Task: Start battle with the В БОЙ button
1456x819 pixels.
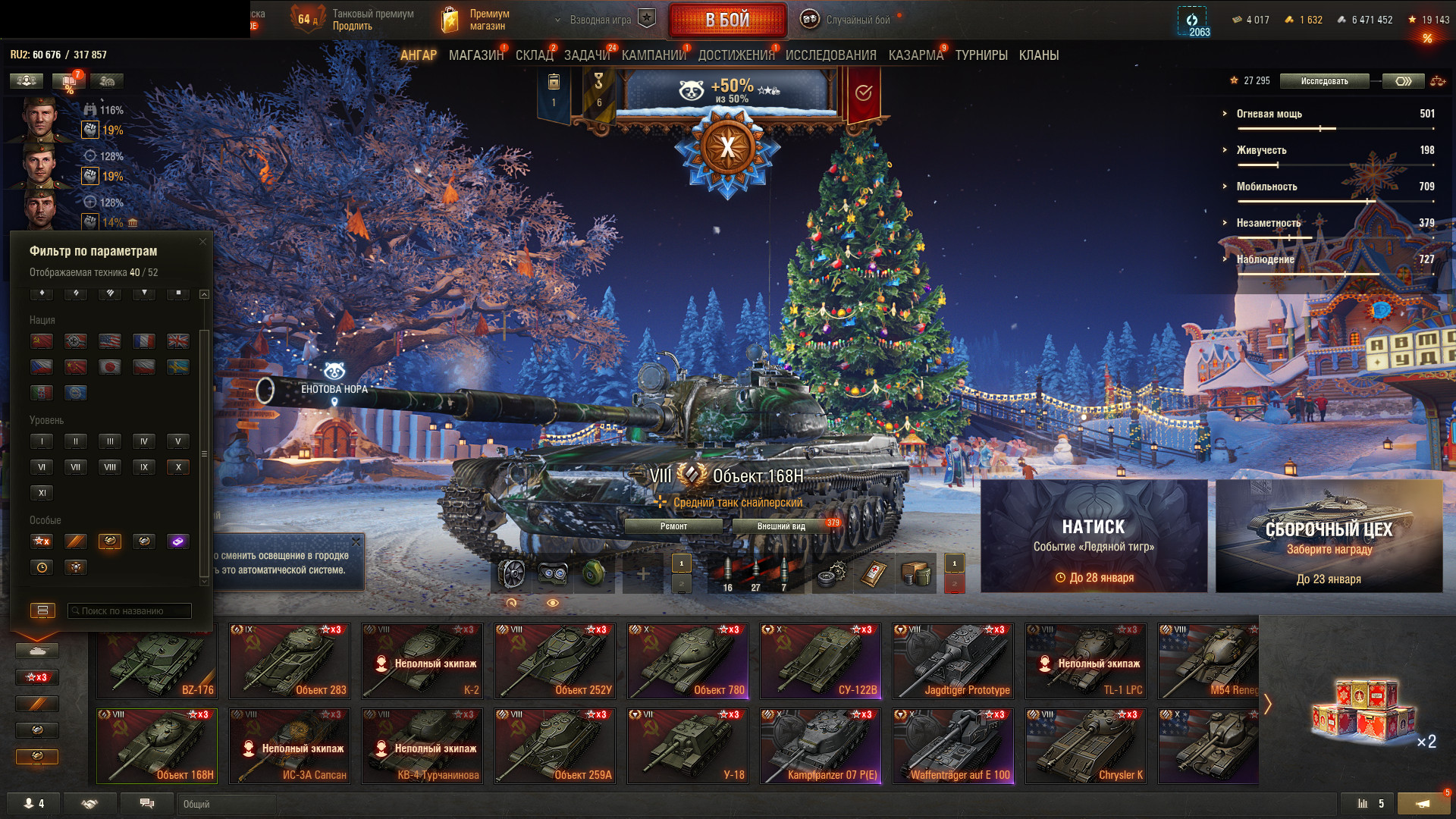Action: coord(727,20)
